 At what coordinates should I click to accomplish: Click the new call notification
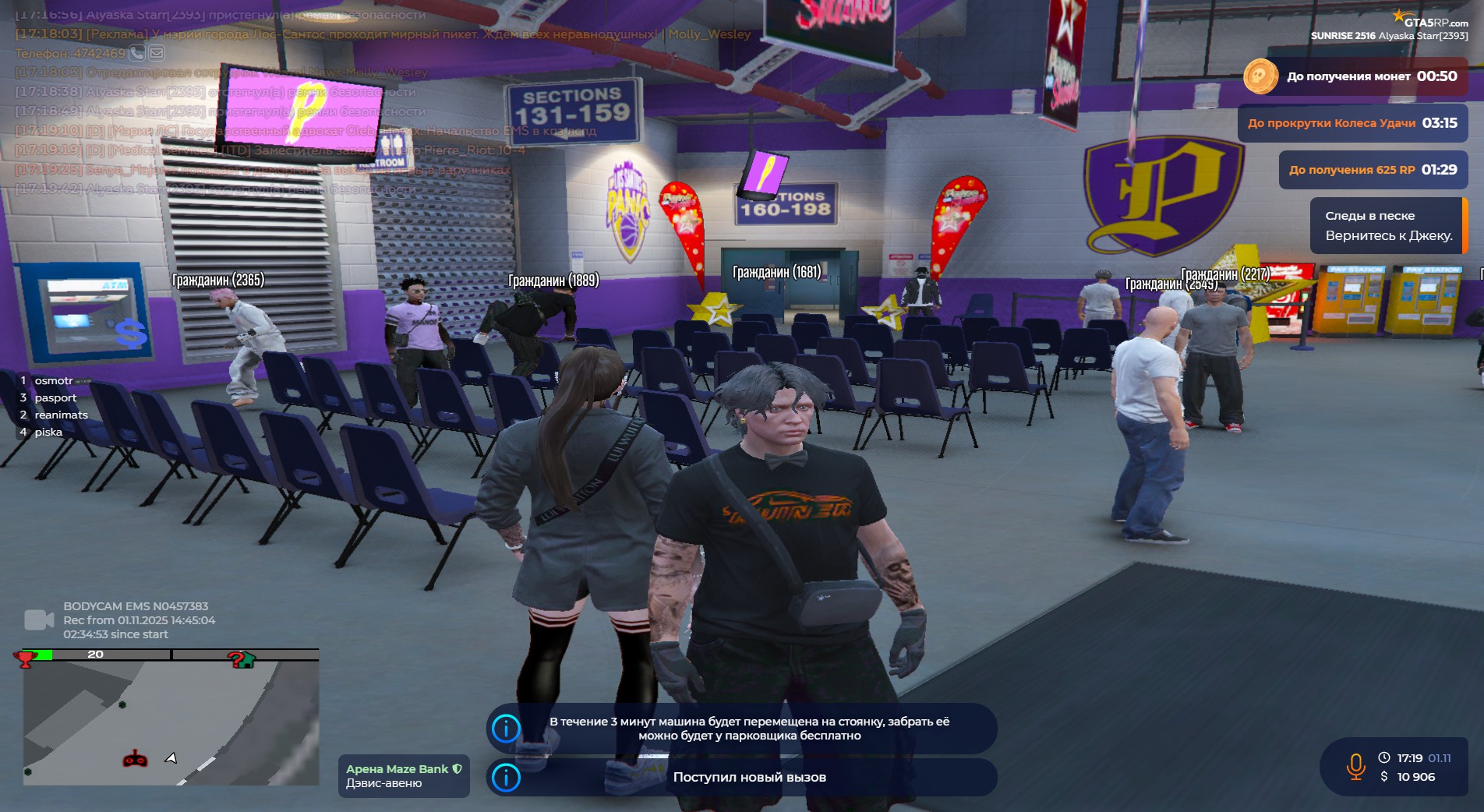coord(742,777)
